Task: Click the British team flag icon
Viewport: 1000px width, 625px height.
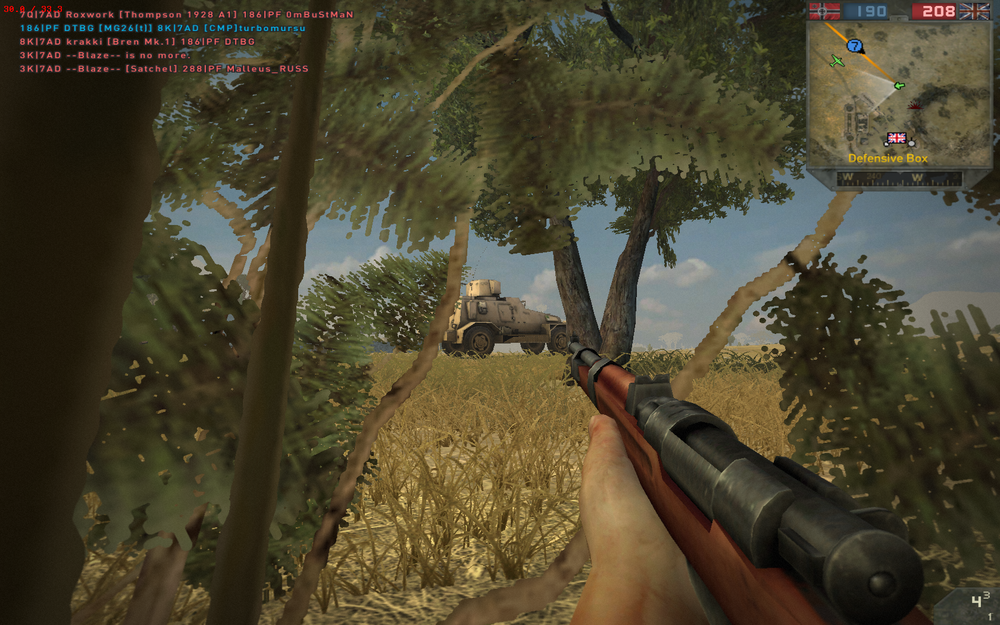Action: pyautogui.click(x=974, y=11)
